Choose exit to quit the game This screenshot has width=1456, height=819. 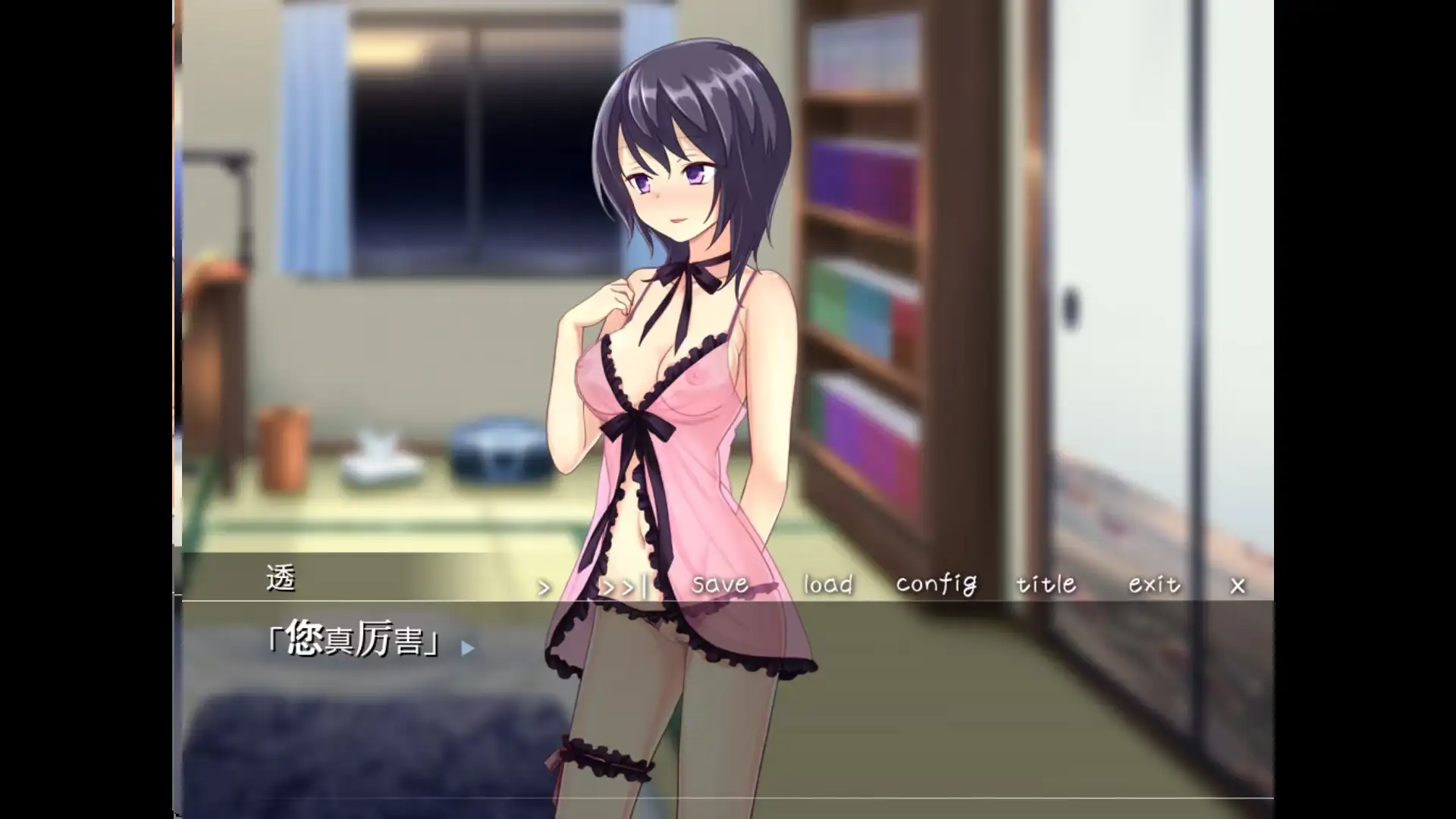1154,584
